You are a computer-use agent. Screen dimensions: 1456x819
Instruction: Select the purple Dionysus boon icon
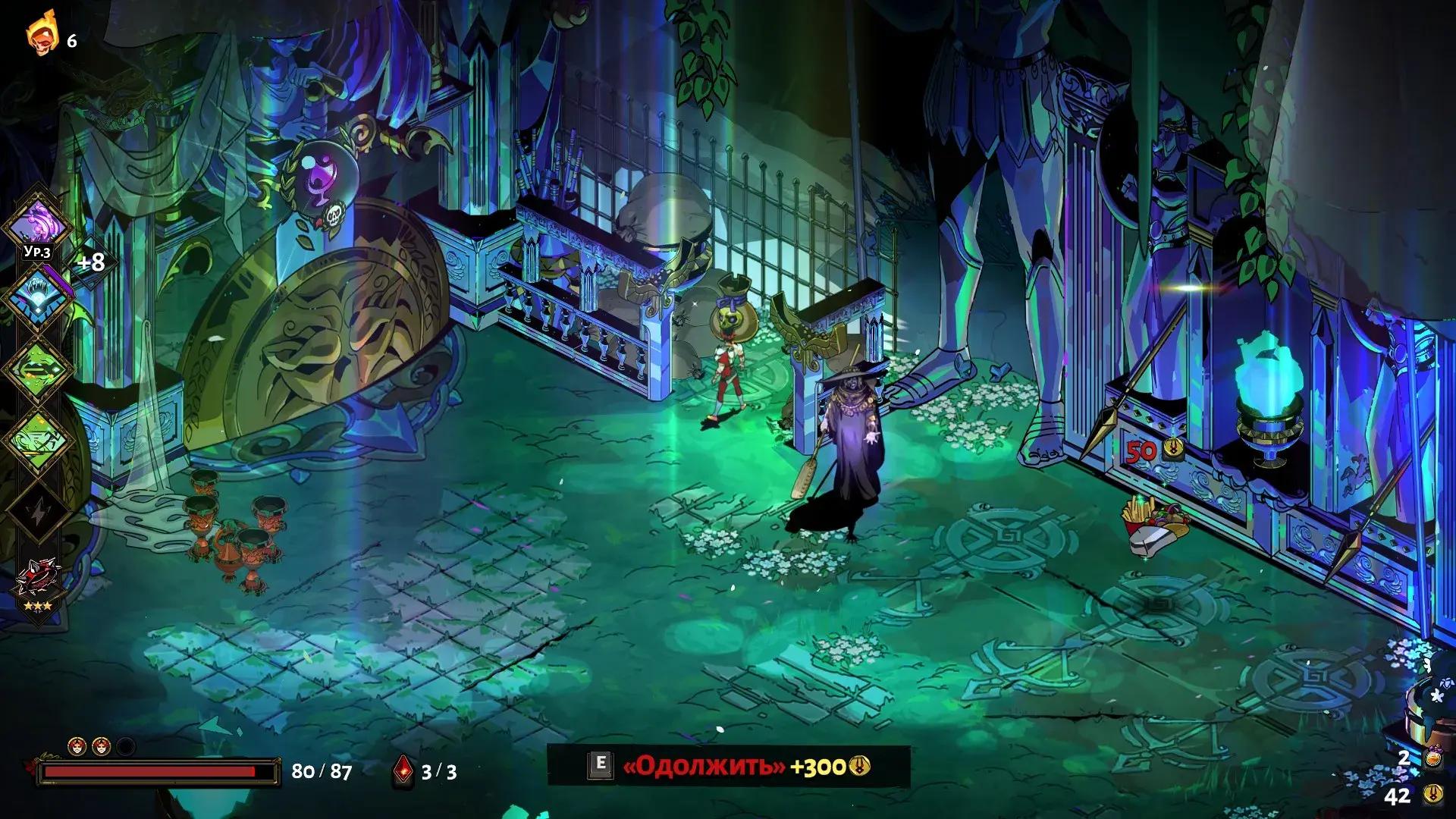click(x=37, y=224)
